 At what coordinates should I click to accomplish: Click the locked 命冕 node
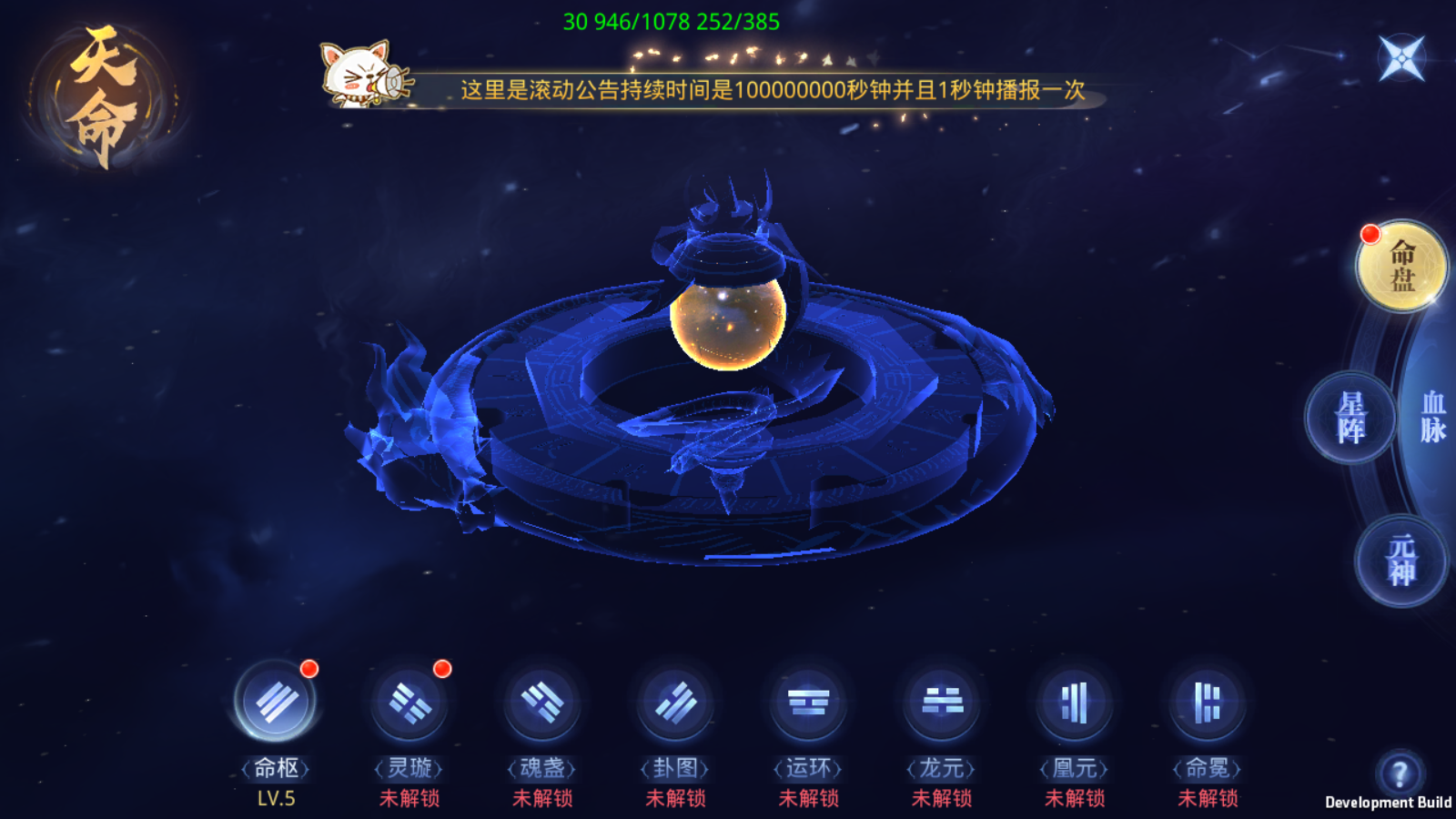click(1208, 703)
